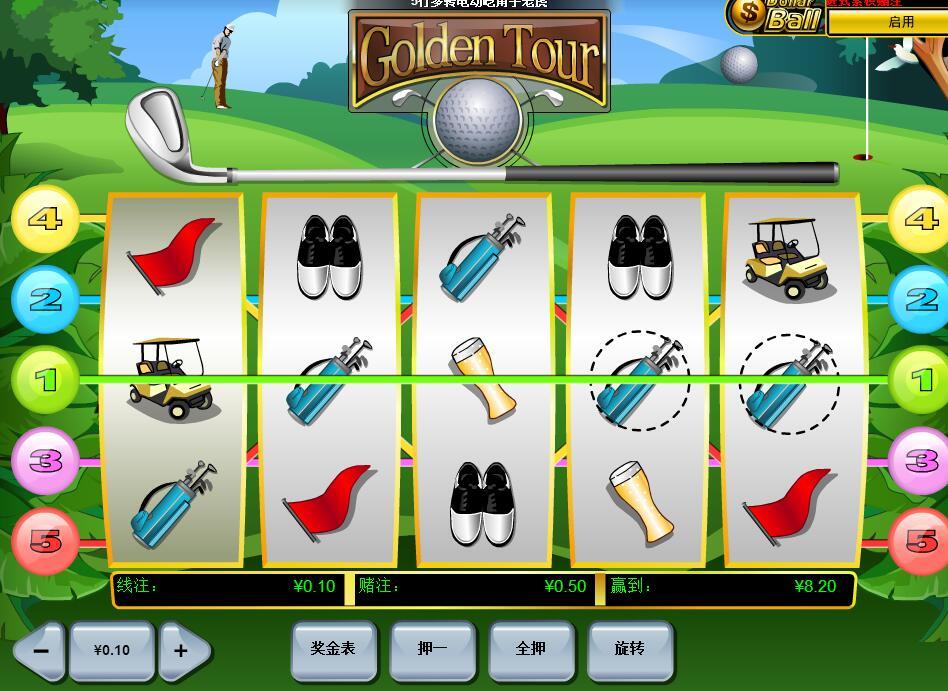Decrease the line bet with the minus button
The image size is (948, 691).
click(x=40, y=650)
